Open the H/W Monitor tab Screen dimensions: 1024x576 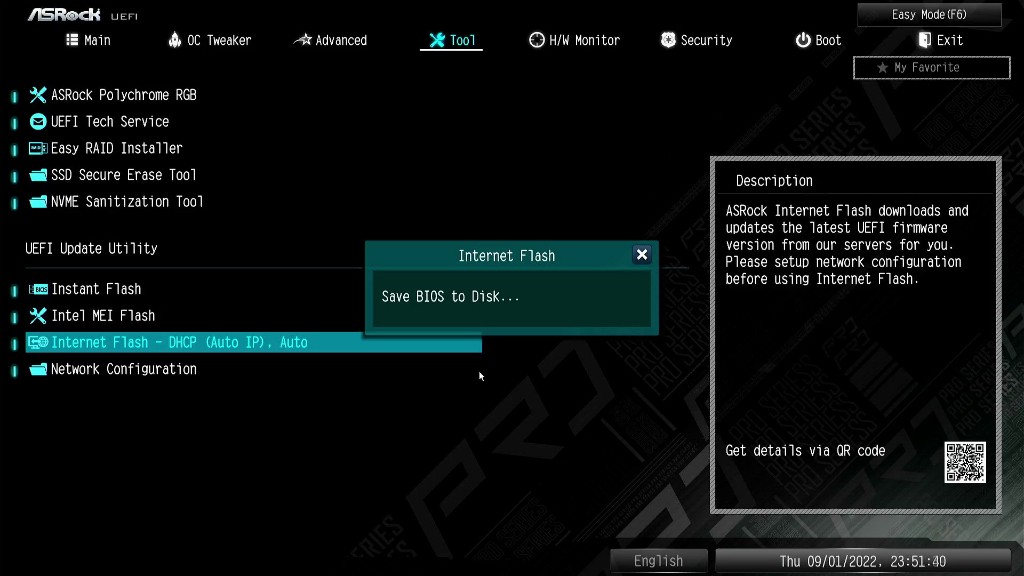[574, 40]
